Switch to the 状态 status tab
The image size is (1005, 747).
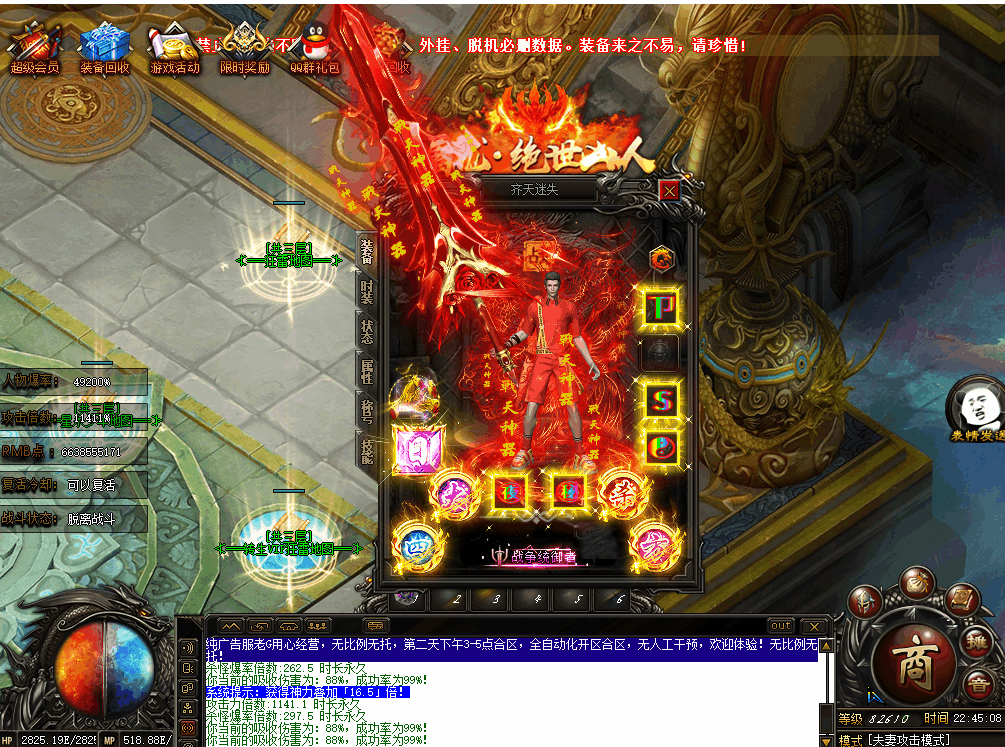click(367, 331)
